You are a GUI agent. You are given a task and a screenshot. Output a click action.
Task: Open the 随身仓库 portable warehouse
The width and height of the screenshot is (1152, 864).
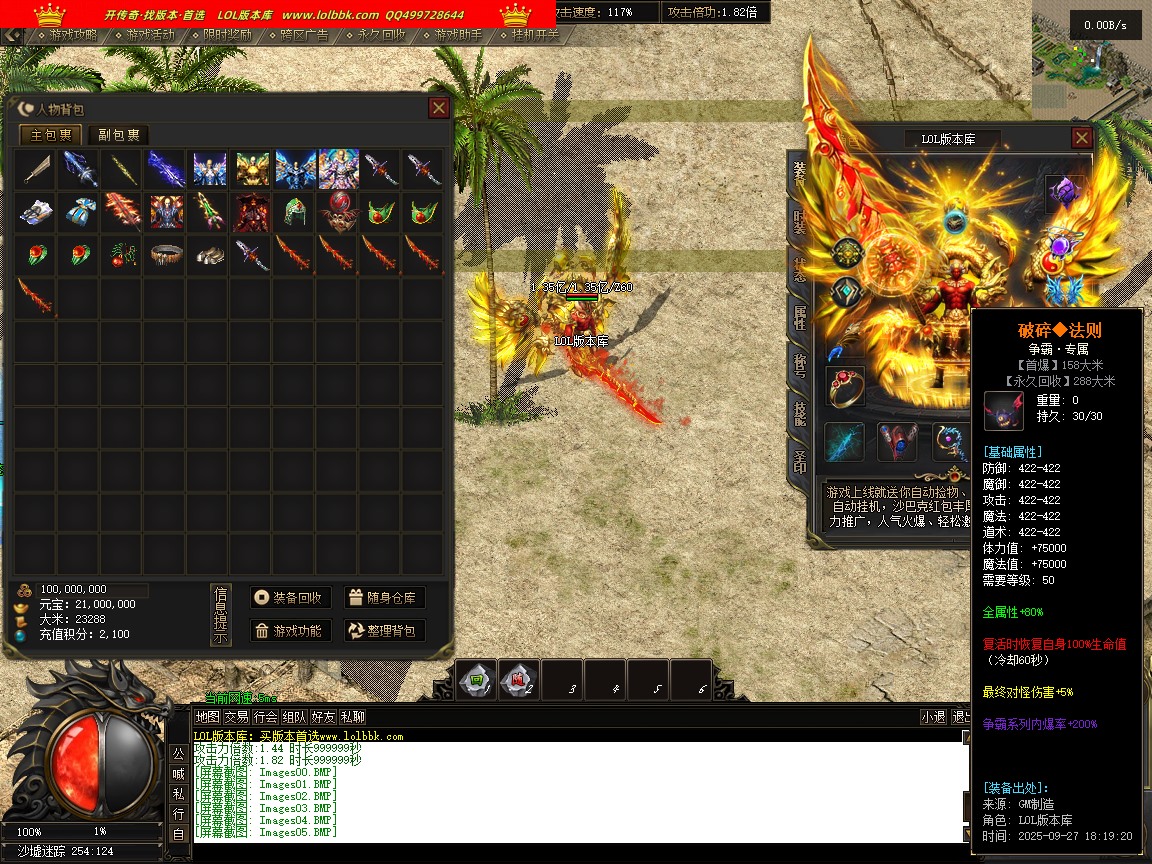point(385,598)
